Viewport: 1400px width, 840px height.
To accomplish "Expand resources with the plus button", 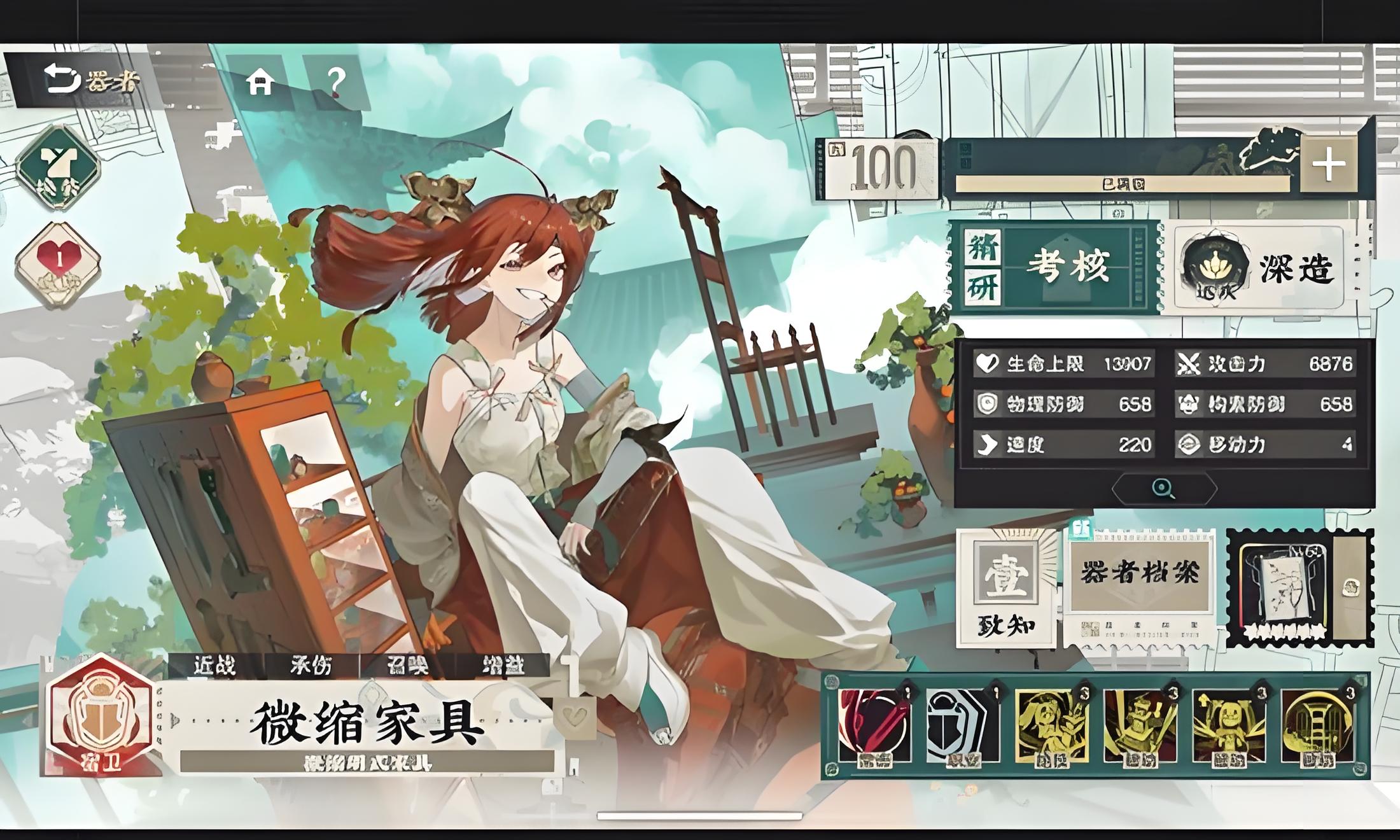I will 1328,164.
